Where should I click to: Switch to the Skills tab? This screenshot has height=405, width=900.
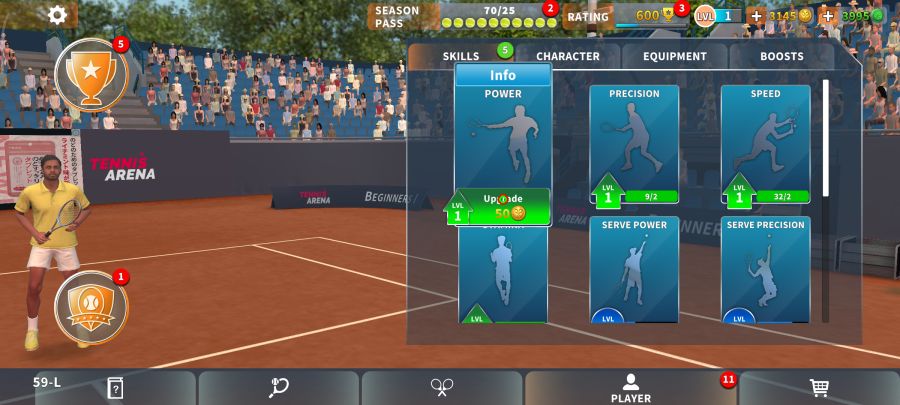[461, 57]
